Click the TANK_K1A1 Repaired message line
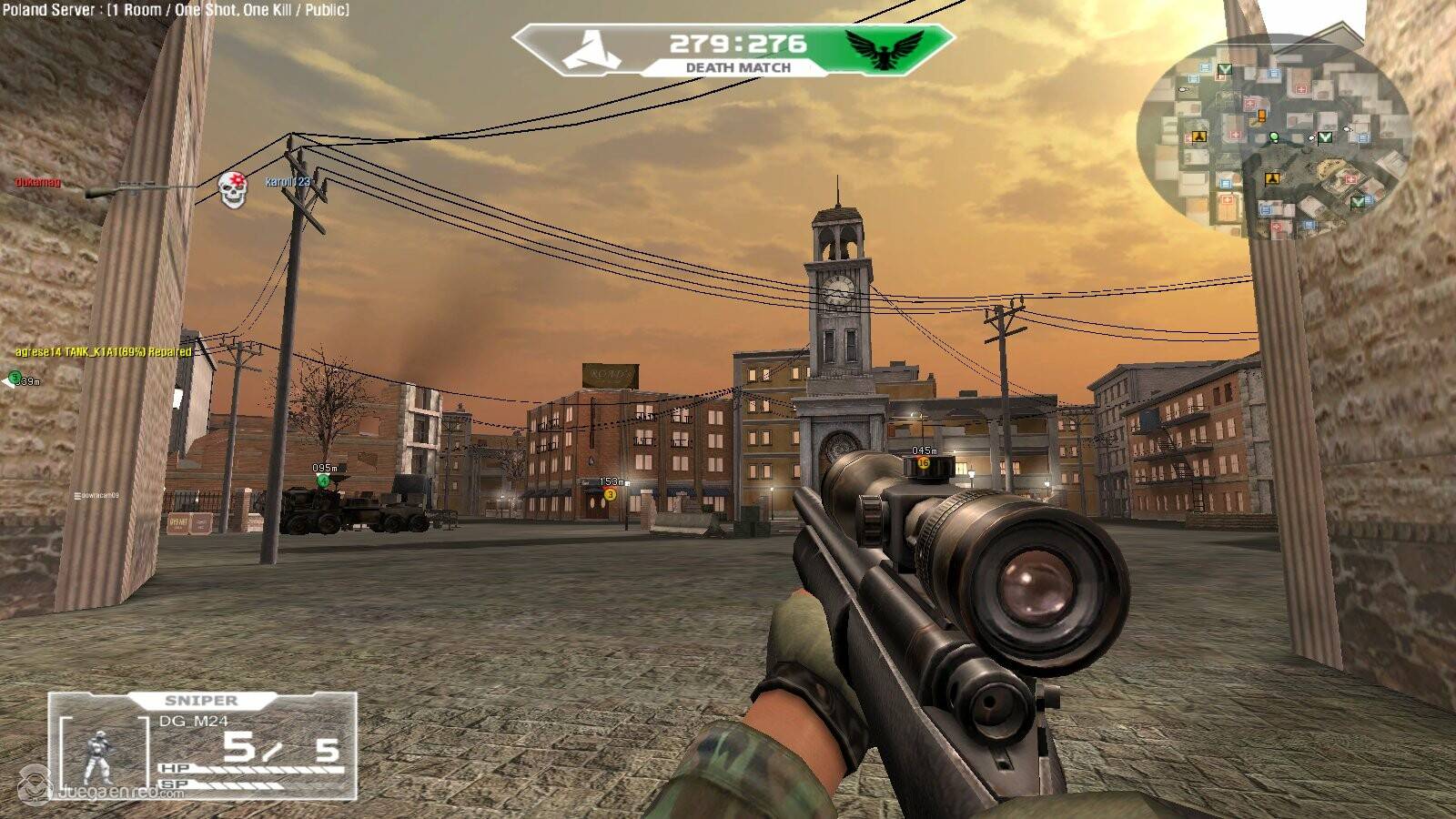The image size is (1456, 819). tap(103, 351)
